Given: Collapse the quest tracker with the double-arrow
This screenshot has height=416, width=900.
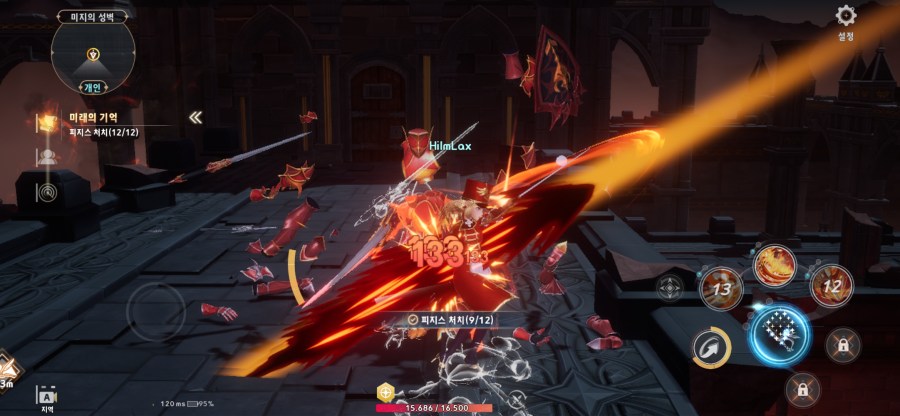Looking at the screenshot, I should tap(196, 117).
